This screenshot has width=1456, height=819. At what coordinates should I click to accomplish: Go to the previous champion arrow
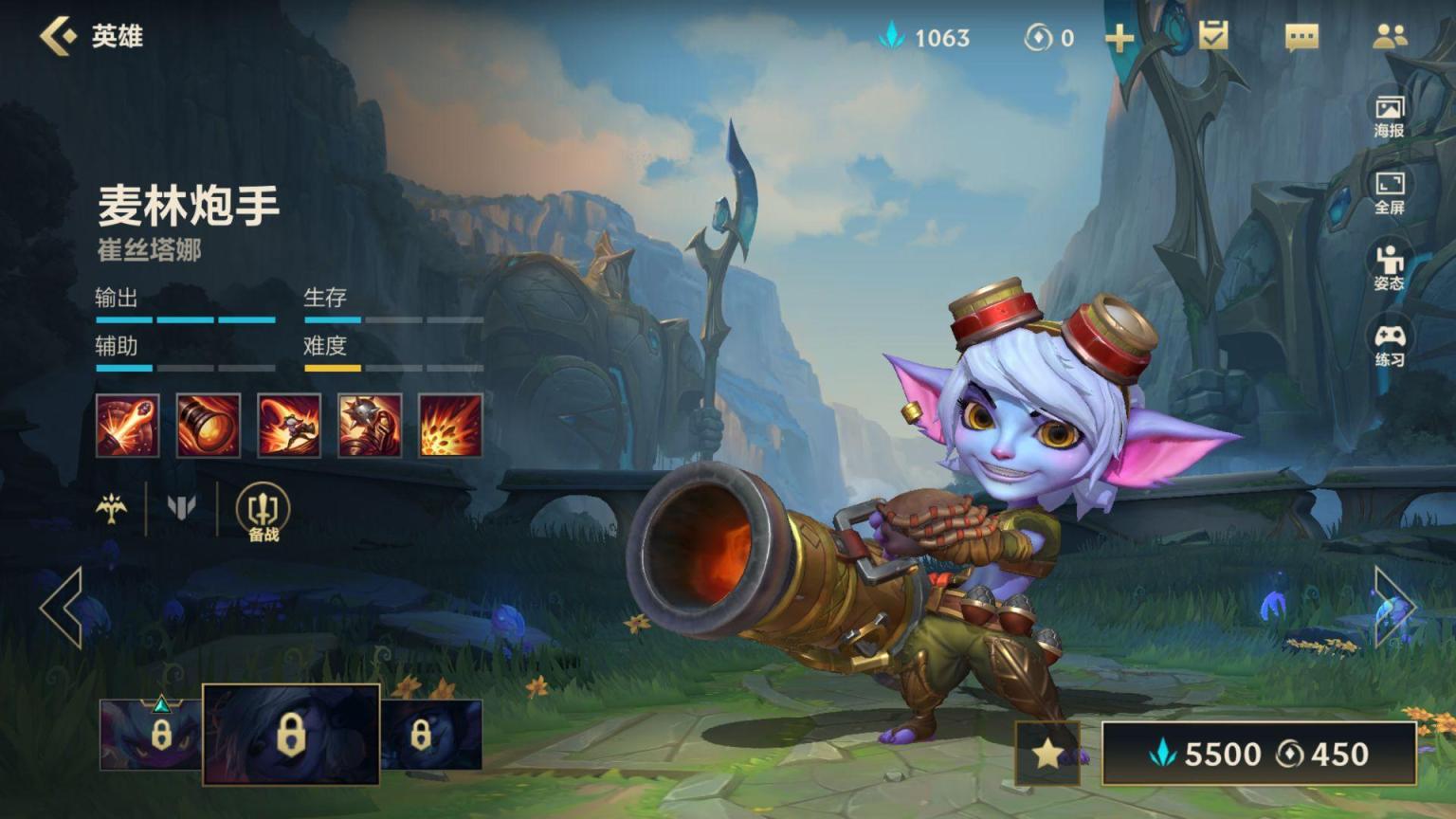coord(62,608)
